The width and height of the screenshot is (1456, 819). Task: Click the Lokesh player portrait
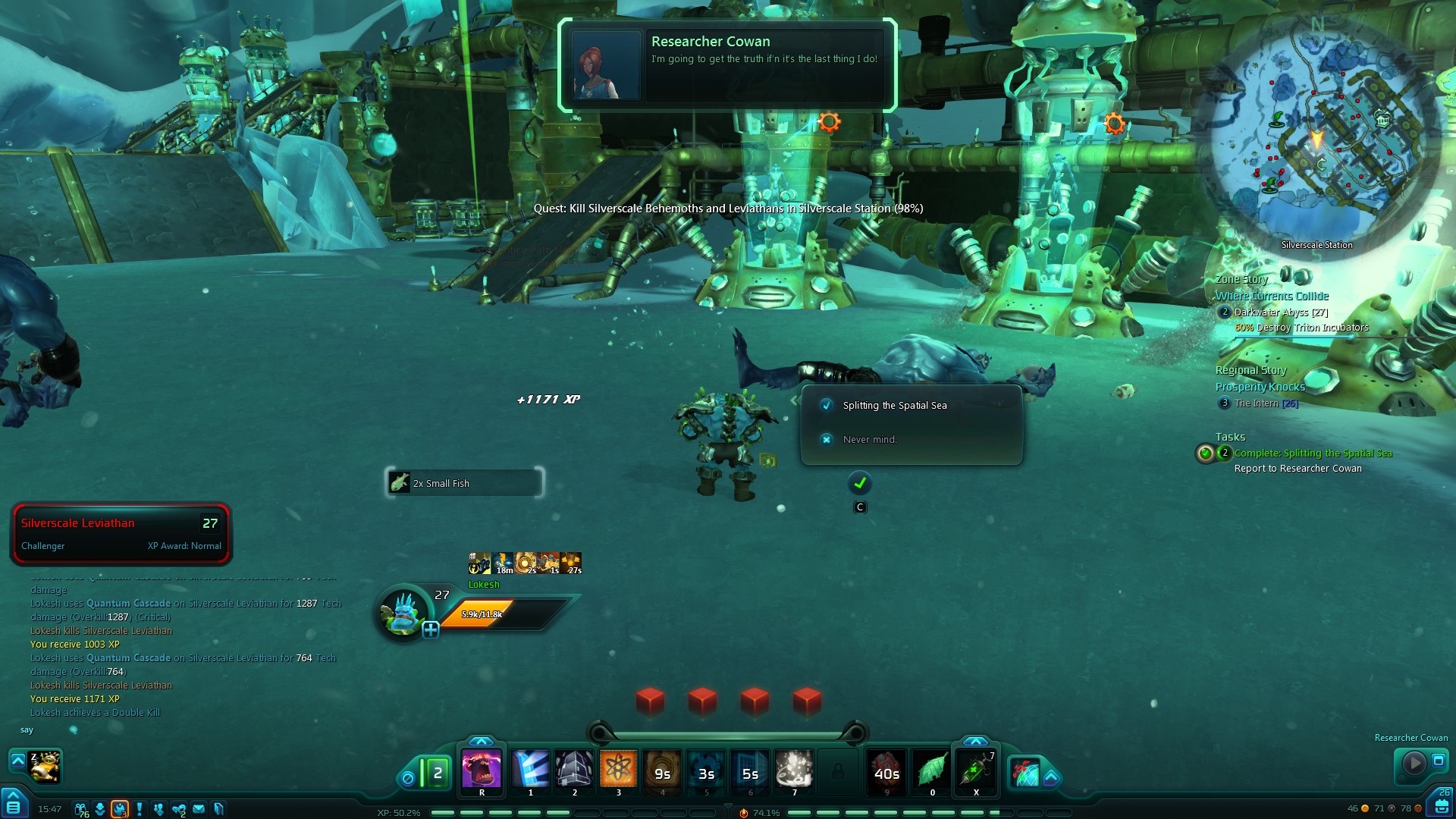[x=403, y=613]
